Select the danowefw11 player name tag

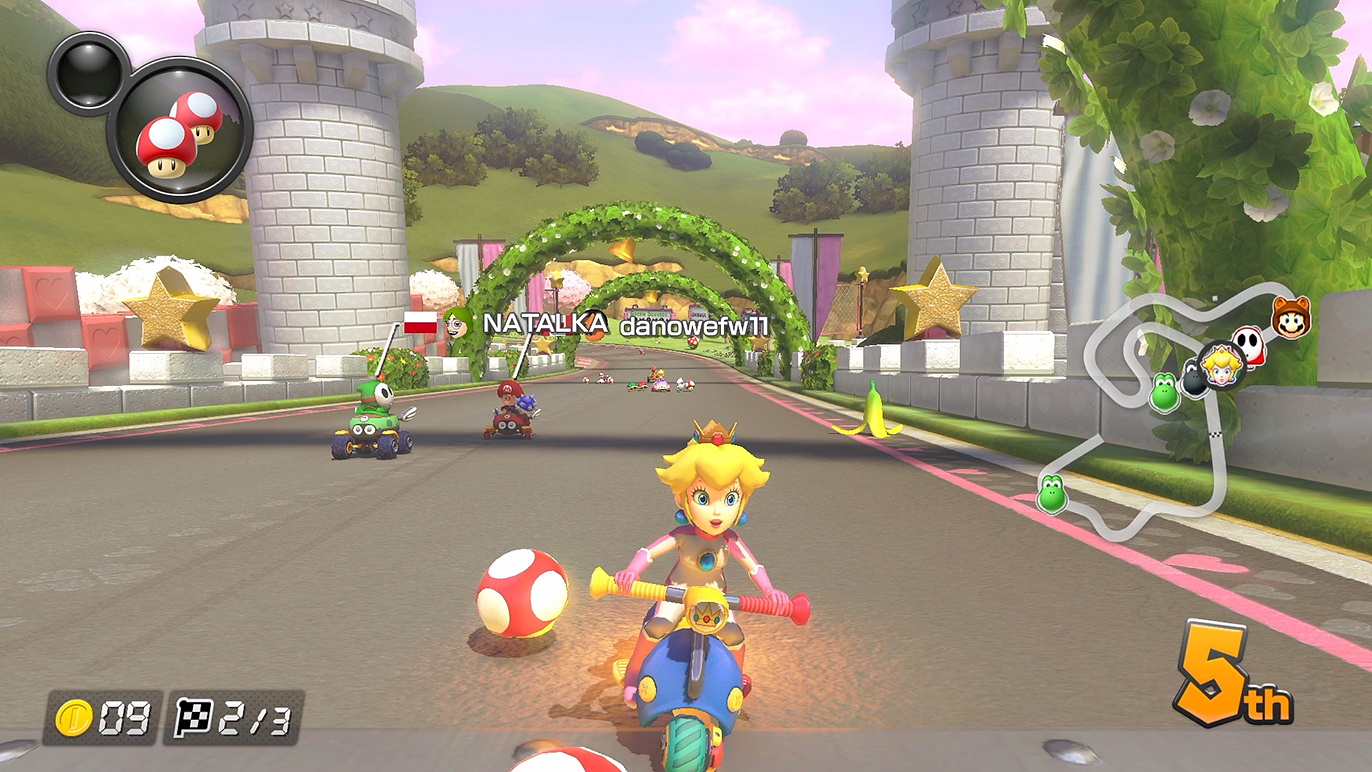[694, 326]
